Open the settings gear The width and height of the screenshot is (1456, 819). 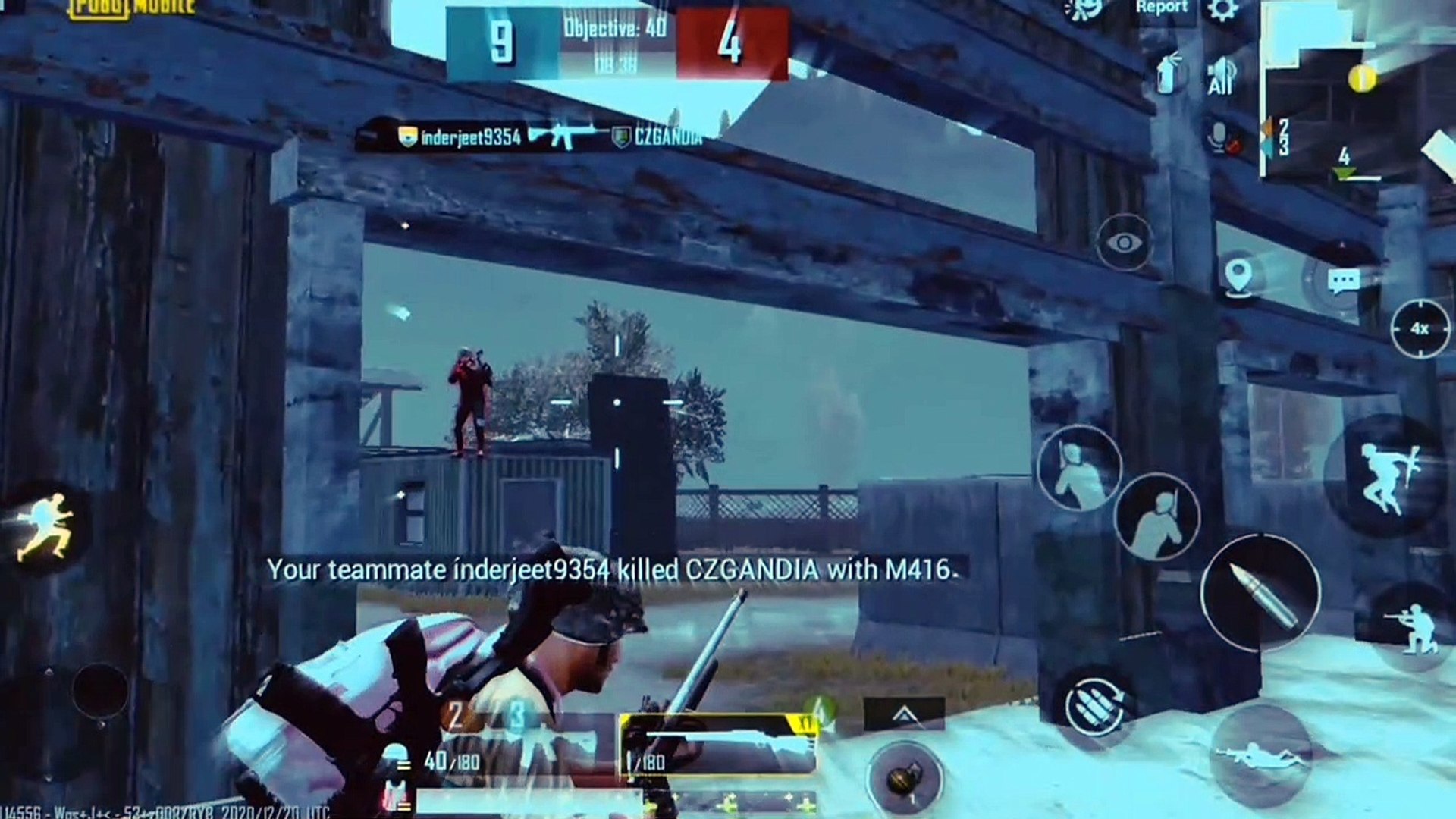pos(1222,11)
